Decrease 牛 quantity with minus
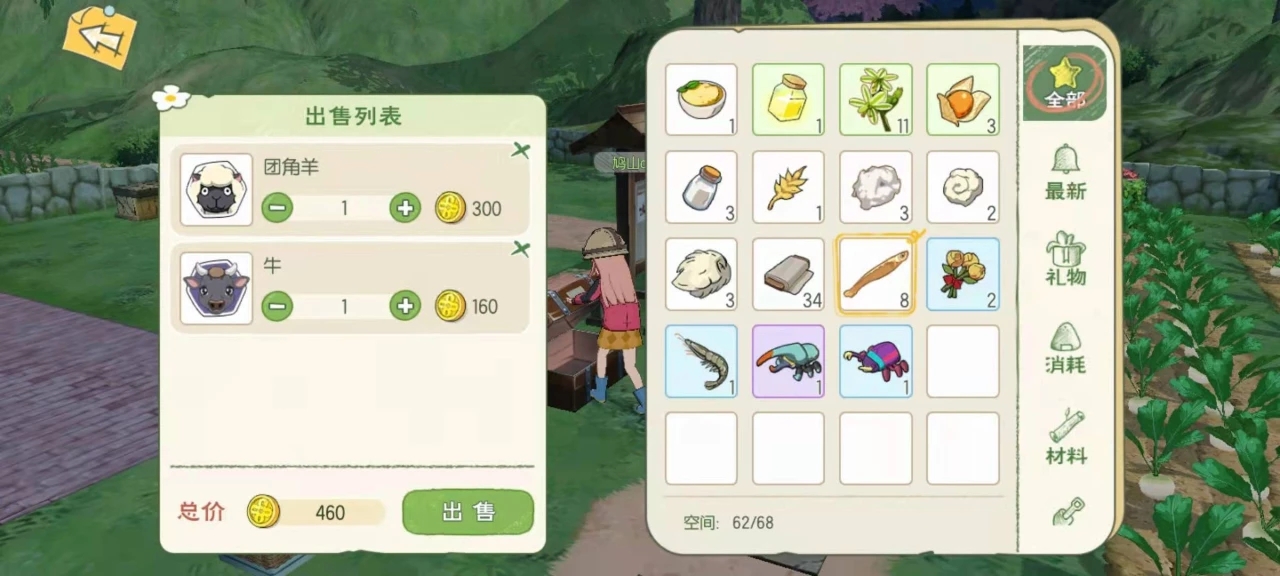 (x=277, y=306)
